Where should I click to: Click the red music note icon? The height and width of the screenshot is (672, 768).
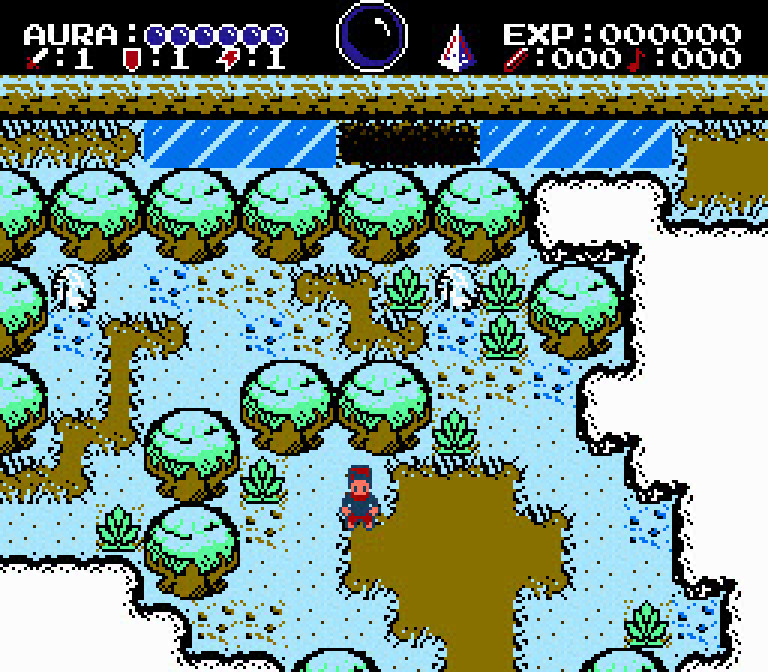coord(637,59)
